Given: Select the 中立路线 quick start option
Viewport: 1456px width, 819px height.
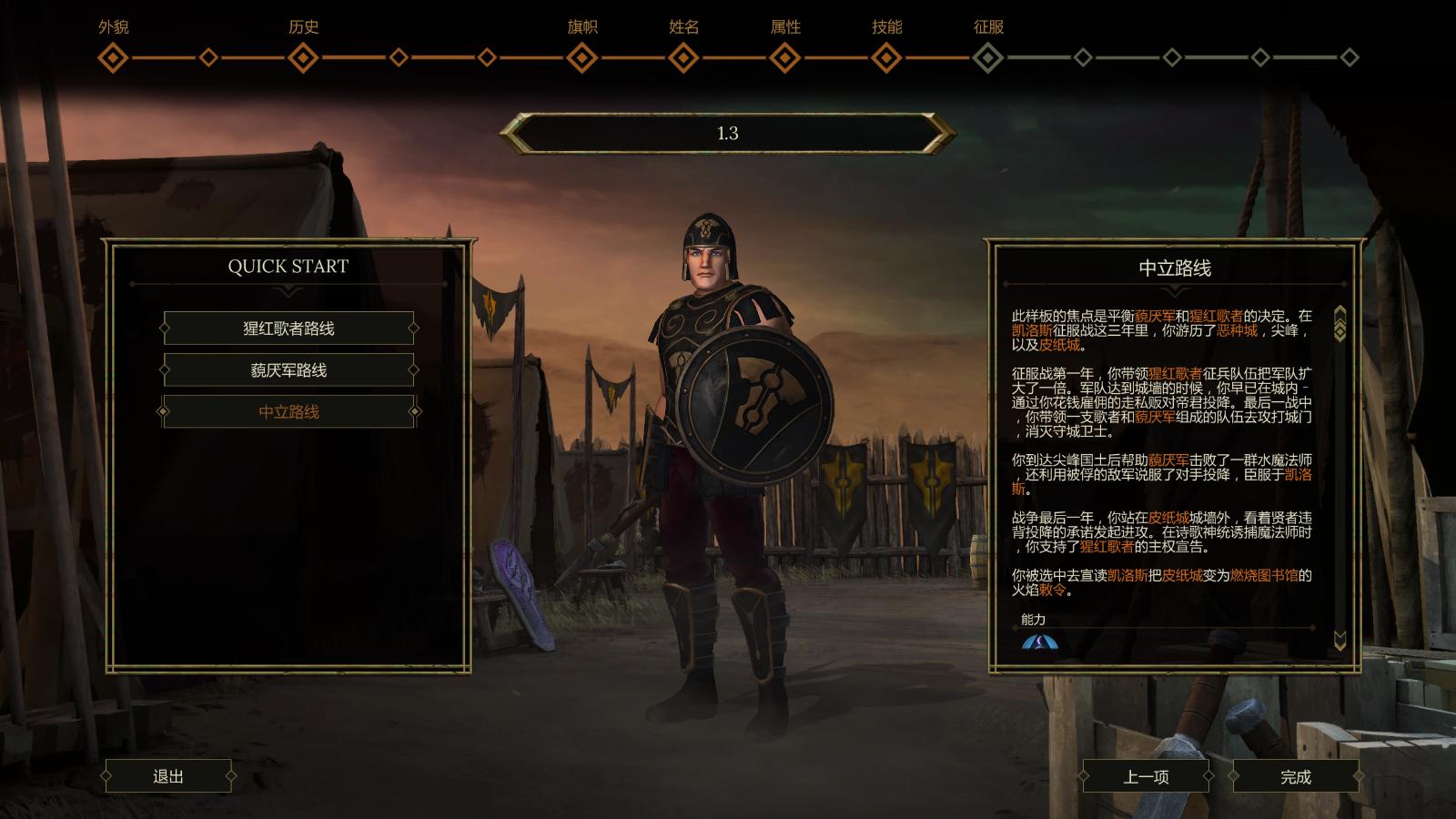Looking at the screenshot, I should click(x=288, y=412).
